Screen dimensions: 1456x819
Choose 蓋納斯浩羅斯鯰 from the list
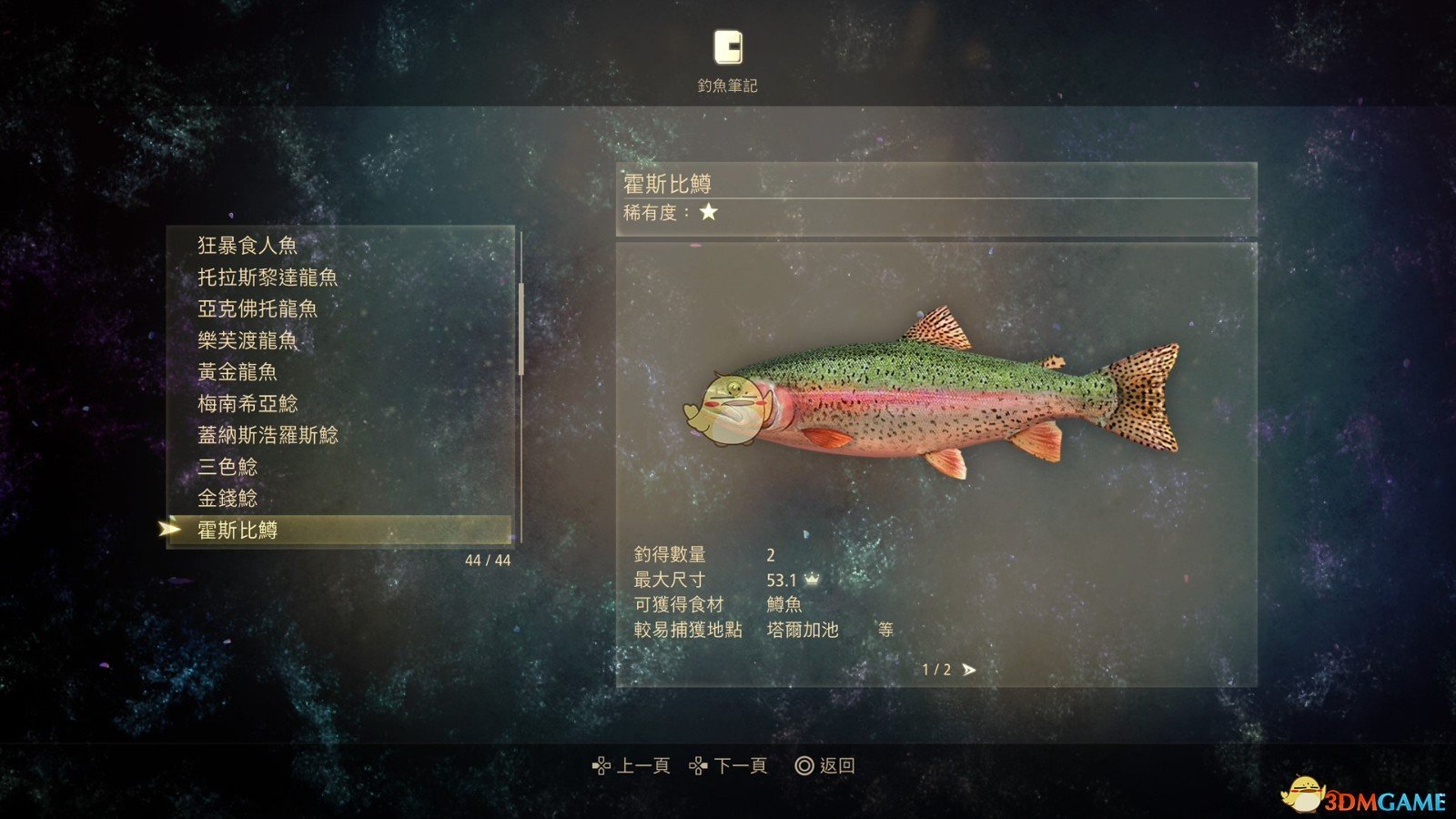(268, 436)
